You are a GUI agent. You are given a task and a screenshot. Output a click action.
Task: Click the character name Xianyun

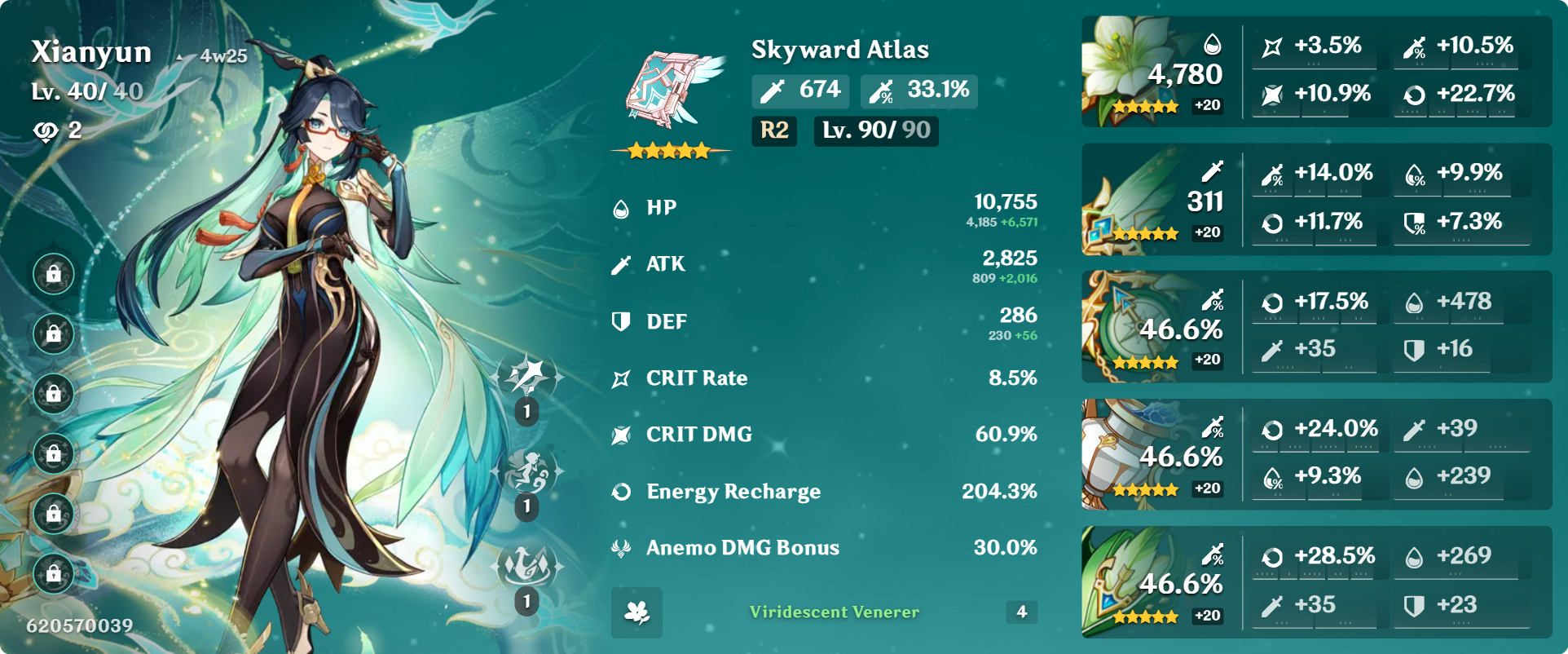pyautogui.click(x=91, y=51)
